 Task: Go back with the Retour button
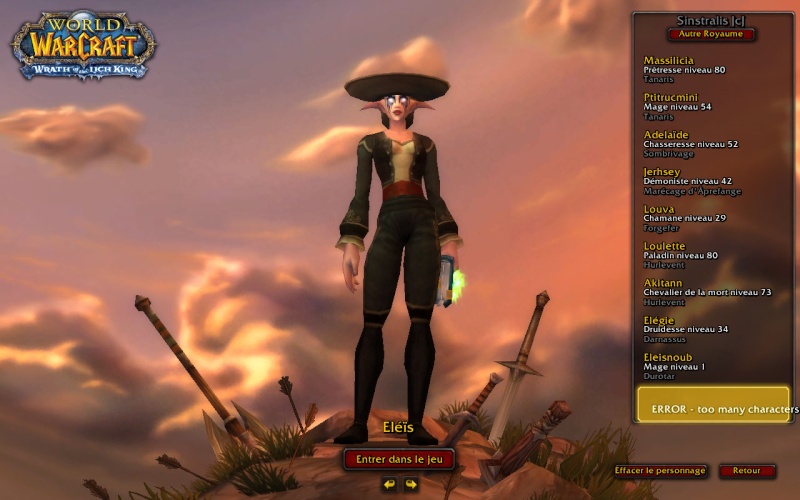click(x=746, y=470)
